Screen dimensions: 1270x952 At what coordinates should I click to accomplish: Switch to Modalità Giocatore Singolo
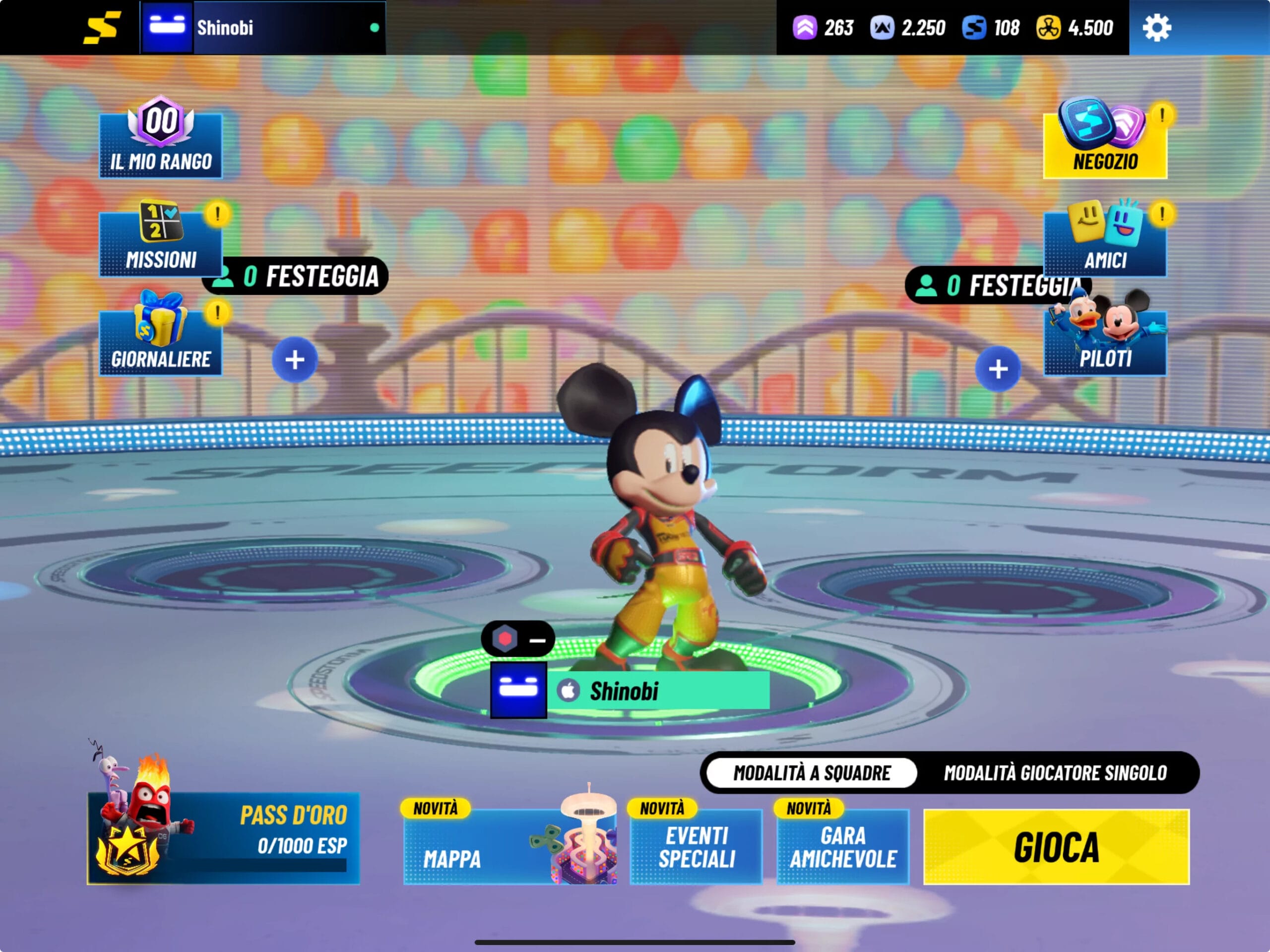pos(1055,773)
